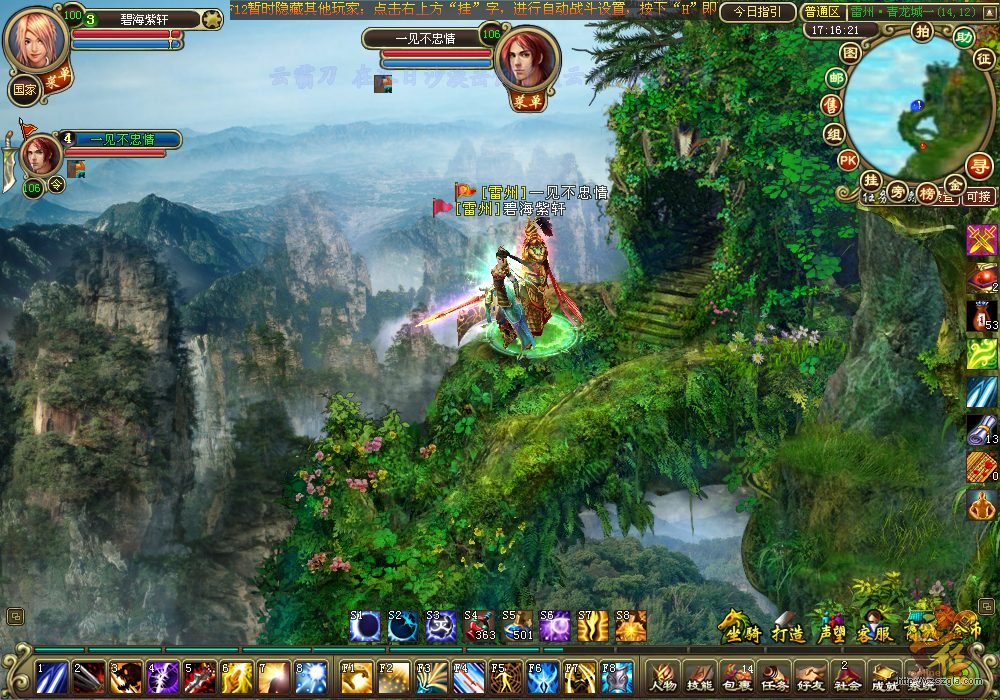
Task: Activate hotbar skill in slot 1
Action: [51, 677]
